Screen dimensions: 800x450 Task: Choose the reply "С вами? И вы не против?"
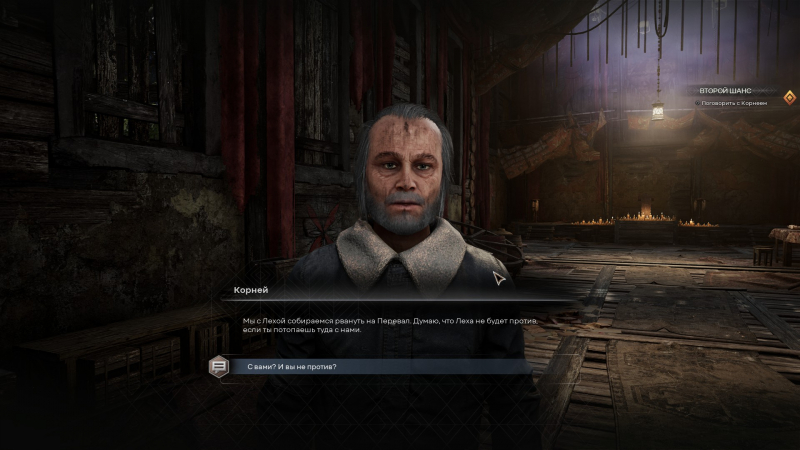click(291, 367)
